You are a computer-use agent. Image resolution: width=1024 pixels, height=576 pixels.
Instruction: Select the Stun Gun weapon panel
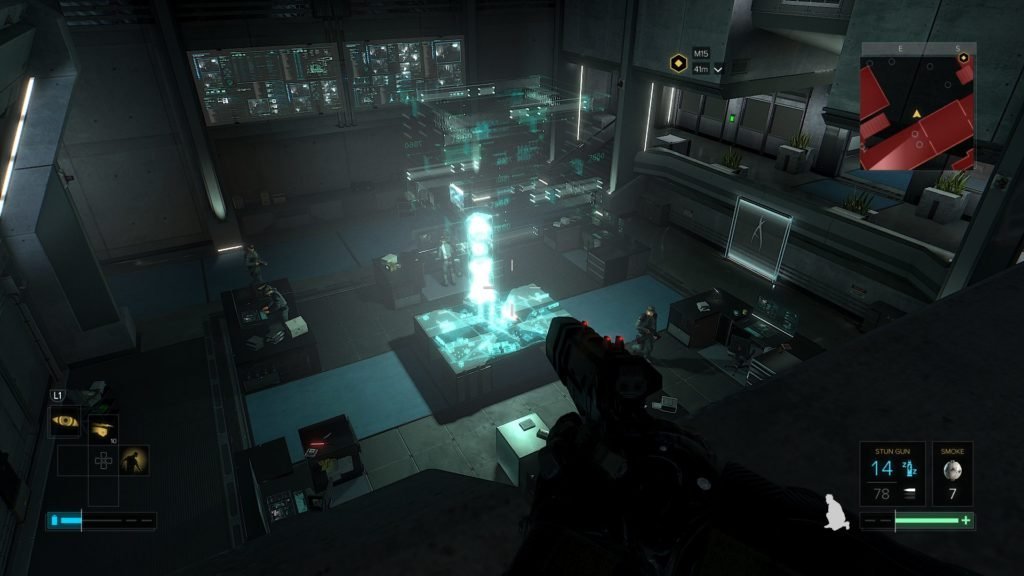(x=893, y=473)
